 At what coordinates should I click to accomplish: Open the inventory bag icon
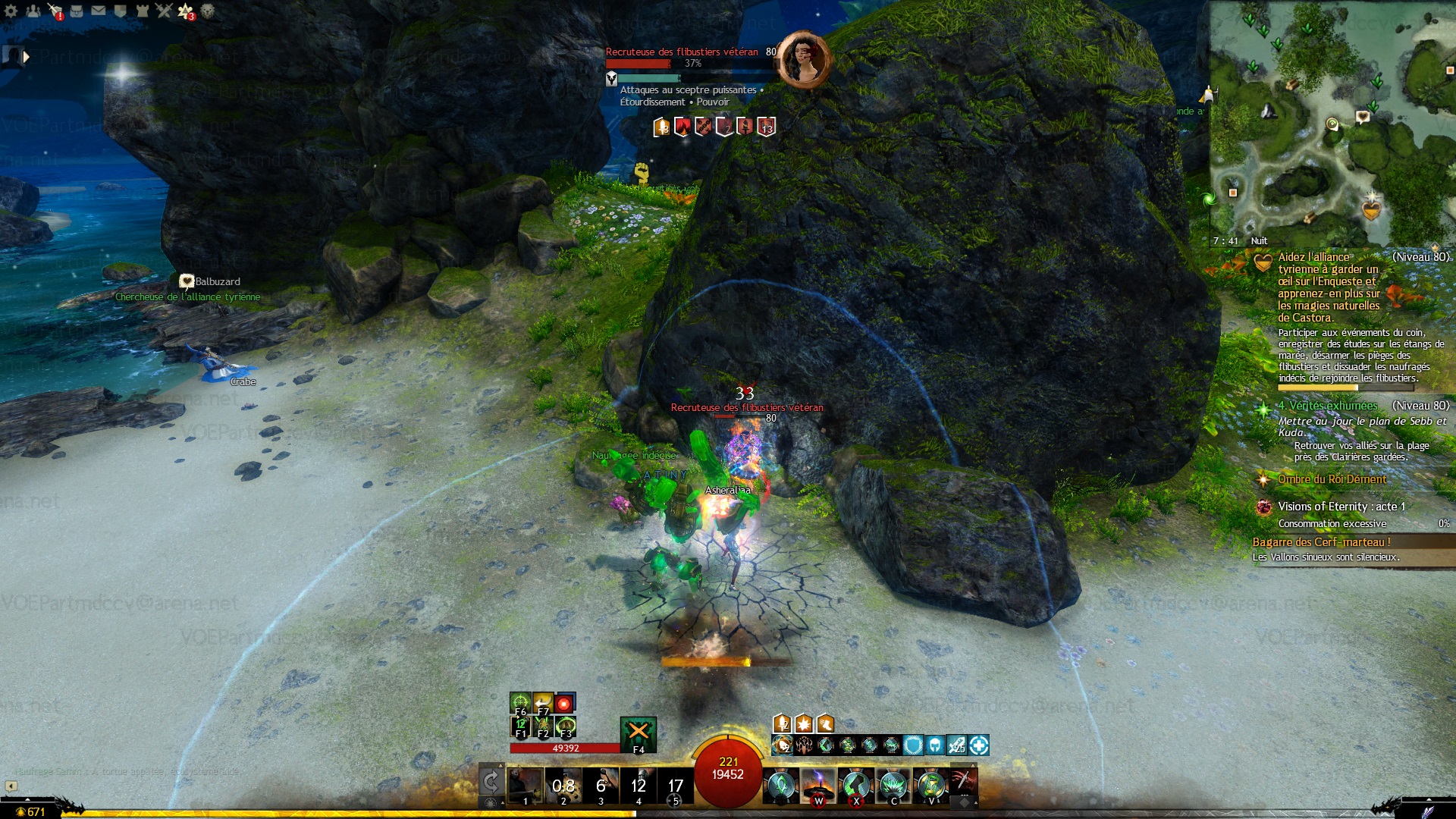pyautogui.click(x=77, y=11)
